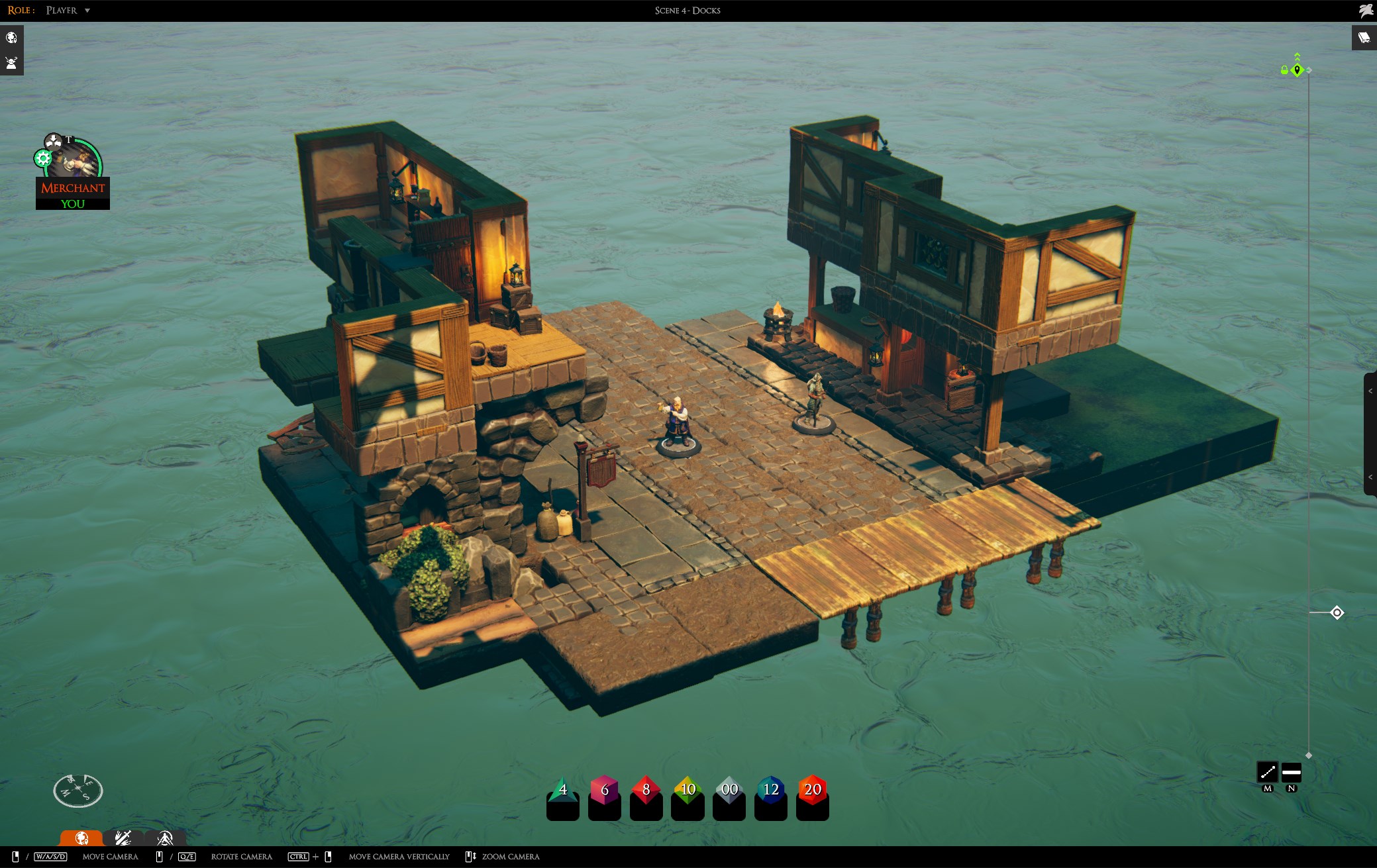The image size is (1377, 868).
Task: Roll the red d20 die
Action: [x=813, y=791]
